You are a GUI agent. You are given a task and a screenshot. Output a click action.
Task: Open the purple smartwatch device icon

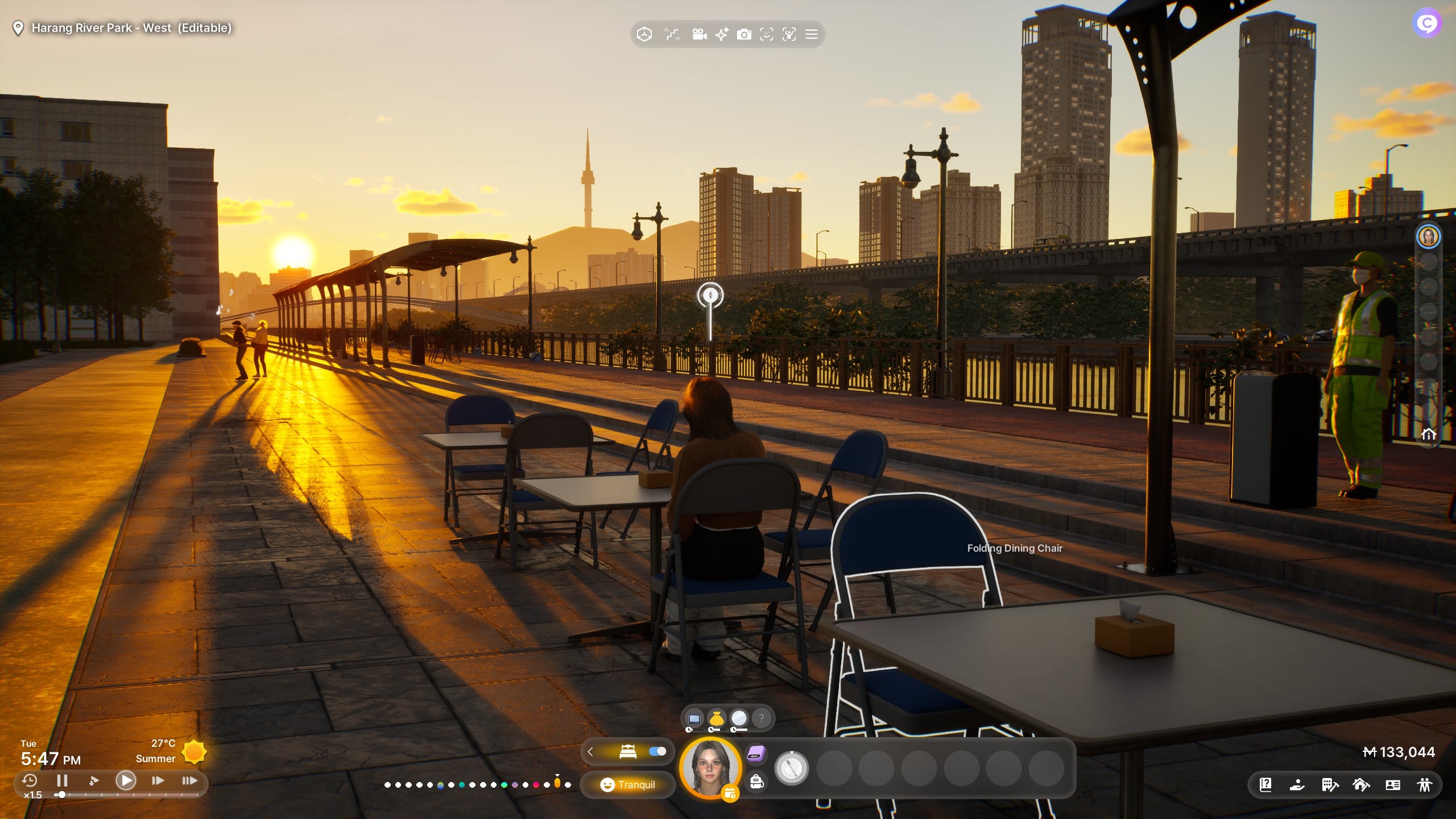755,753
